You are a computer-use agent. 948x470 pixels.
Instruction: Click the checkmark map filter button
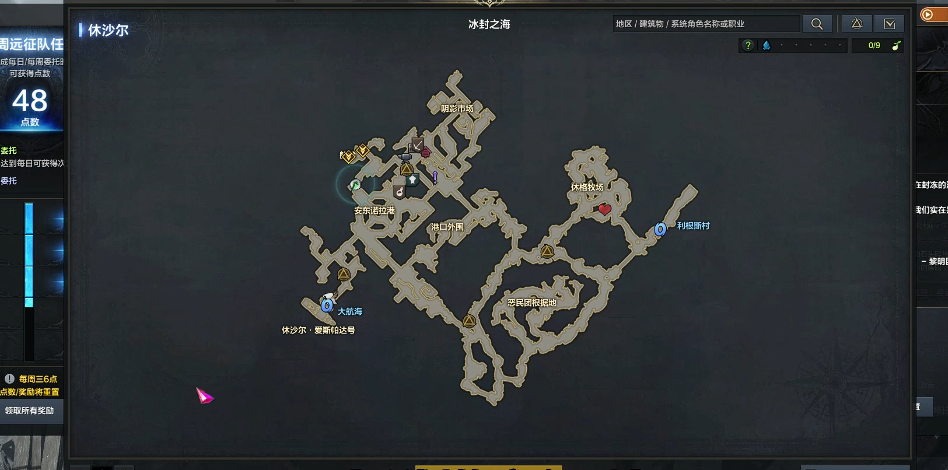[x=888, y=24]
